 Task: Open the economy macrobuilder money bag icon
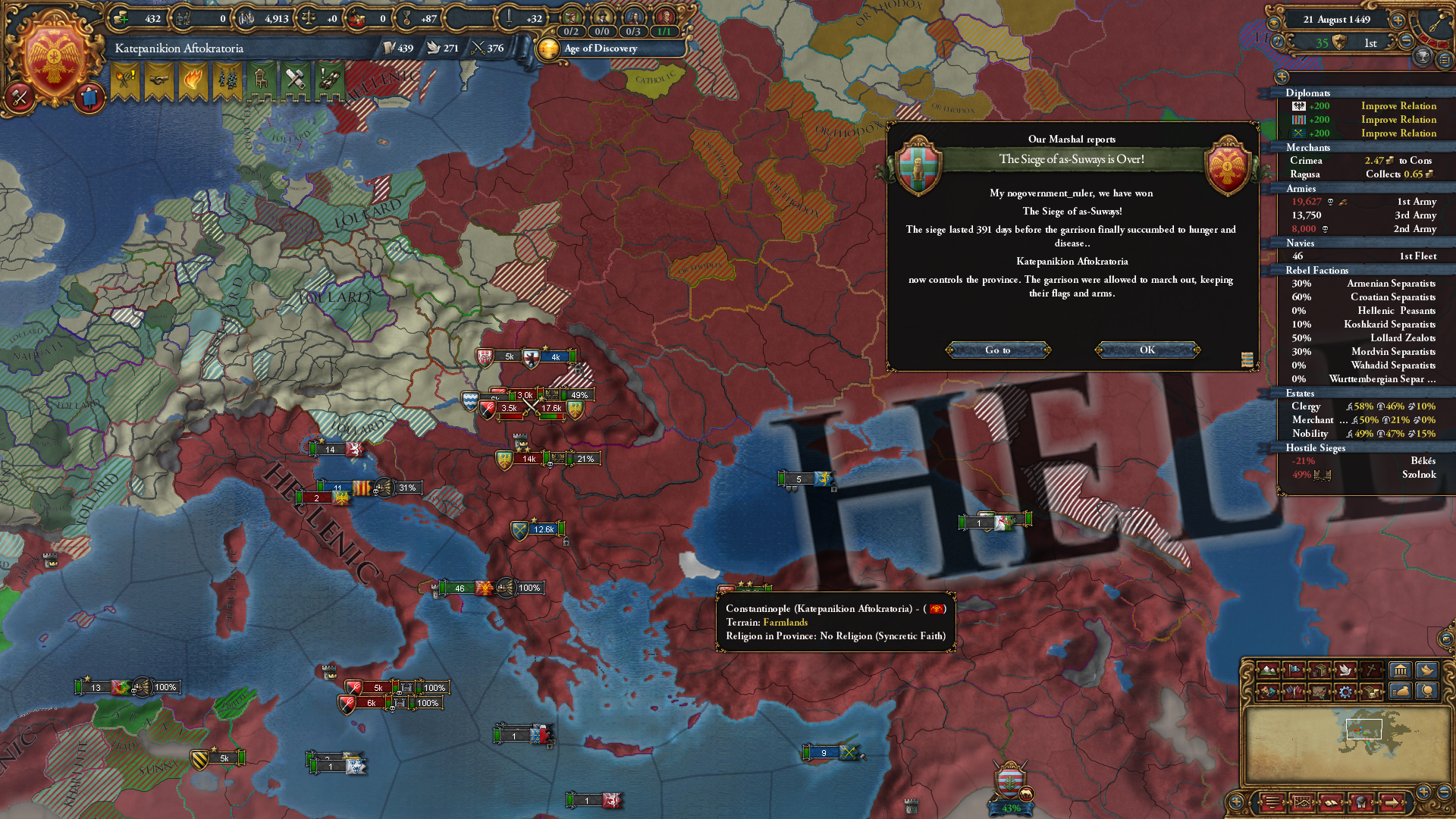1401,691
